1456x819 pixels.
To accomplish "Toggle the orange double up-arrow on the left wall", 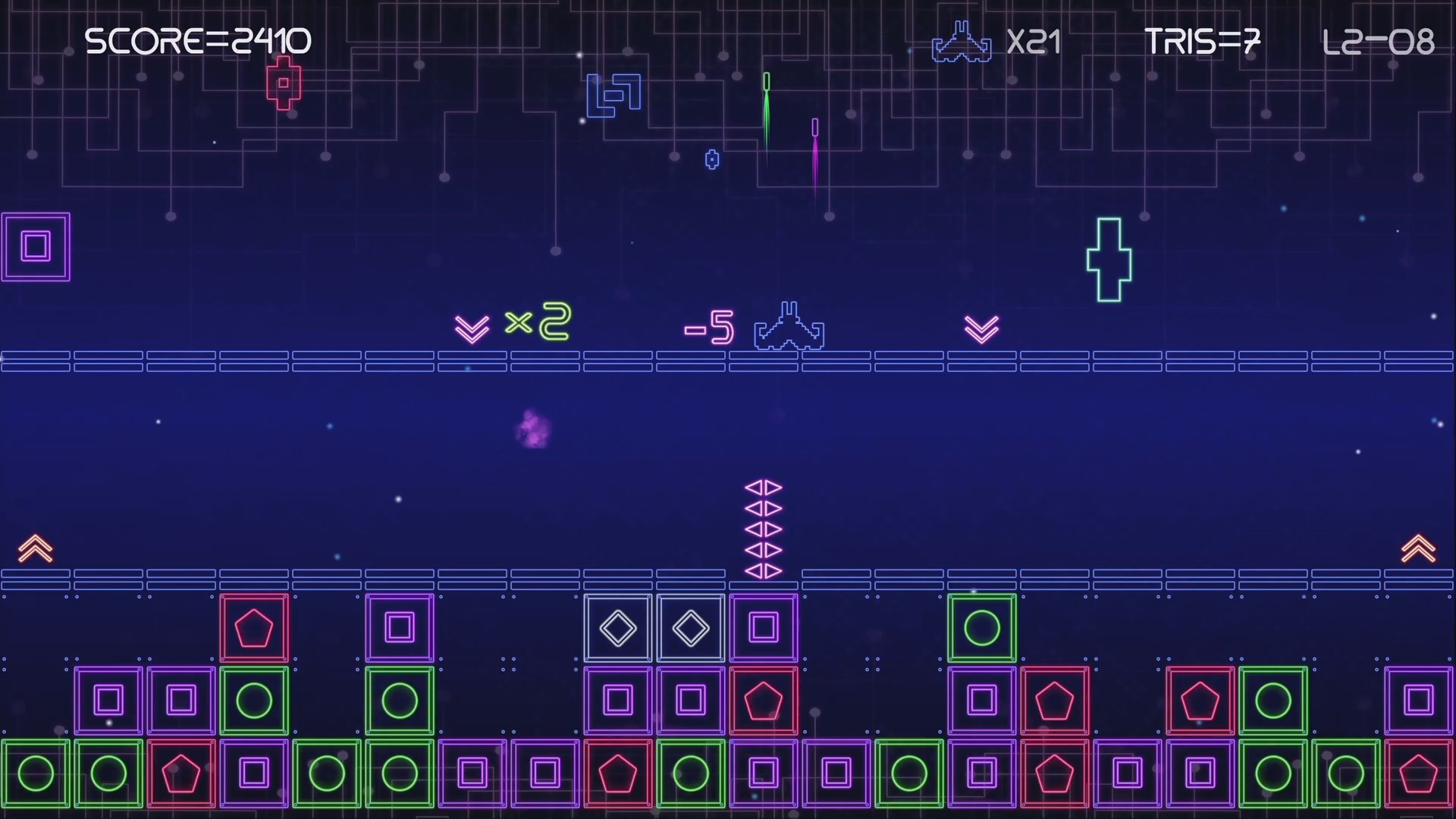I will (33, 548).
